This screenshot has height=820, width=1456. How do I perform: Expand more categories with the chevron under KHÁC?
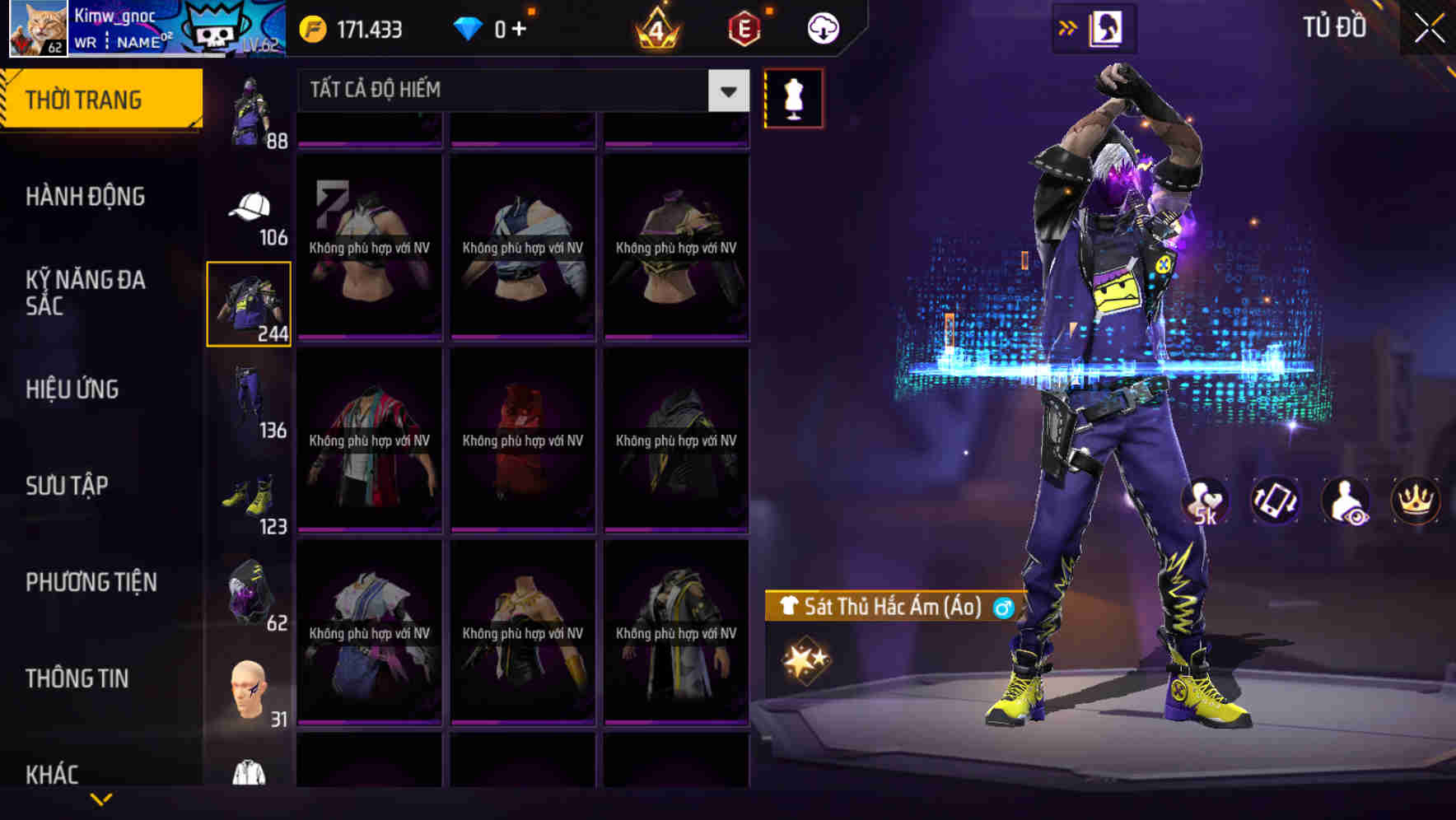pos(101,799)
